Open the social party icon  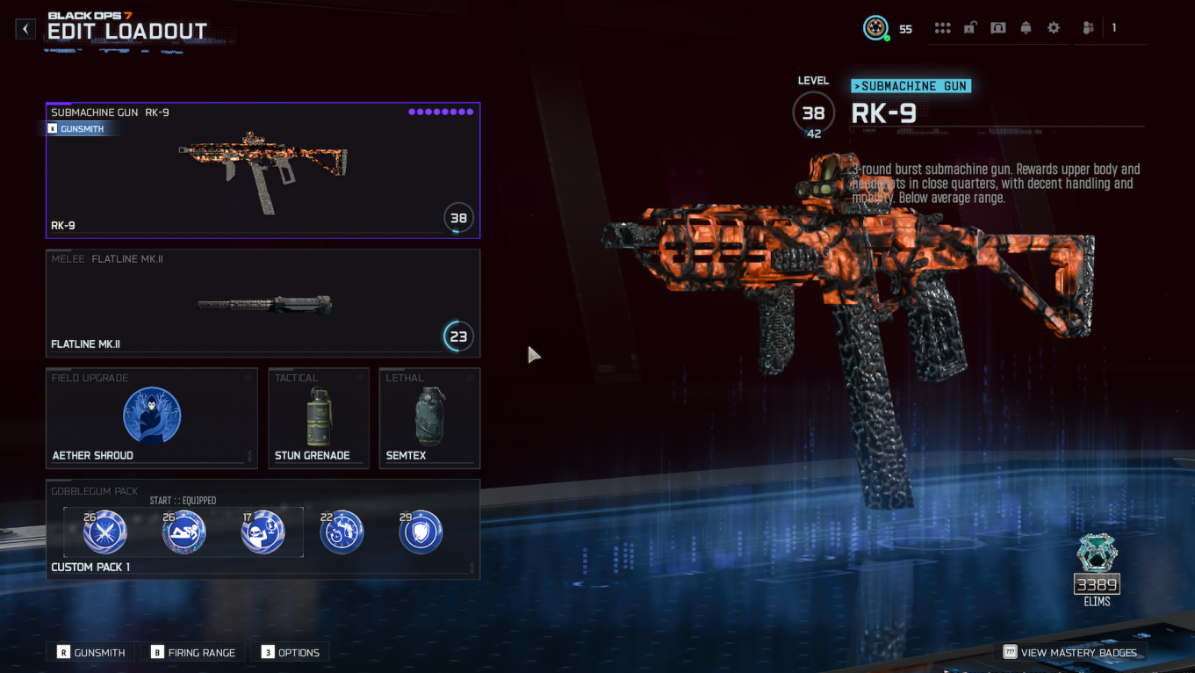tap(1088, 29)
